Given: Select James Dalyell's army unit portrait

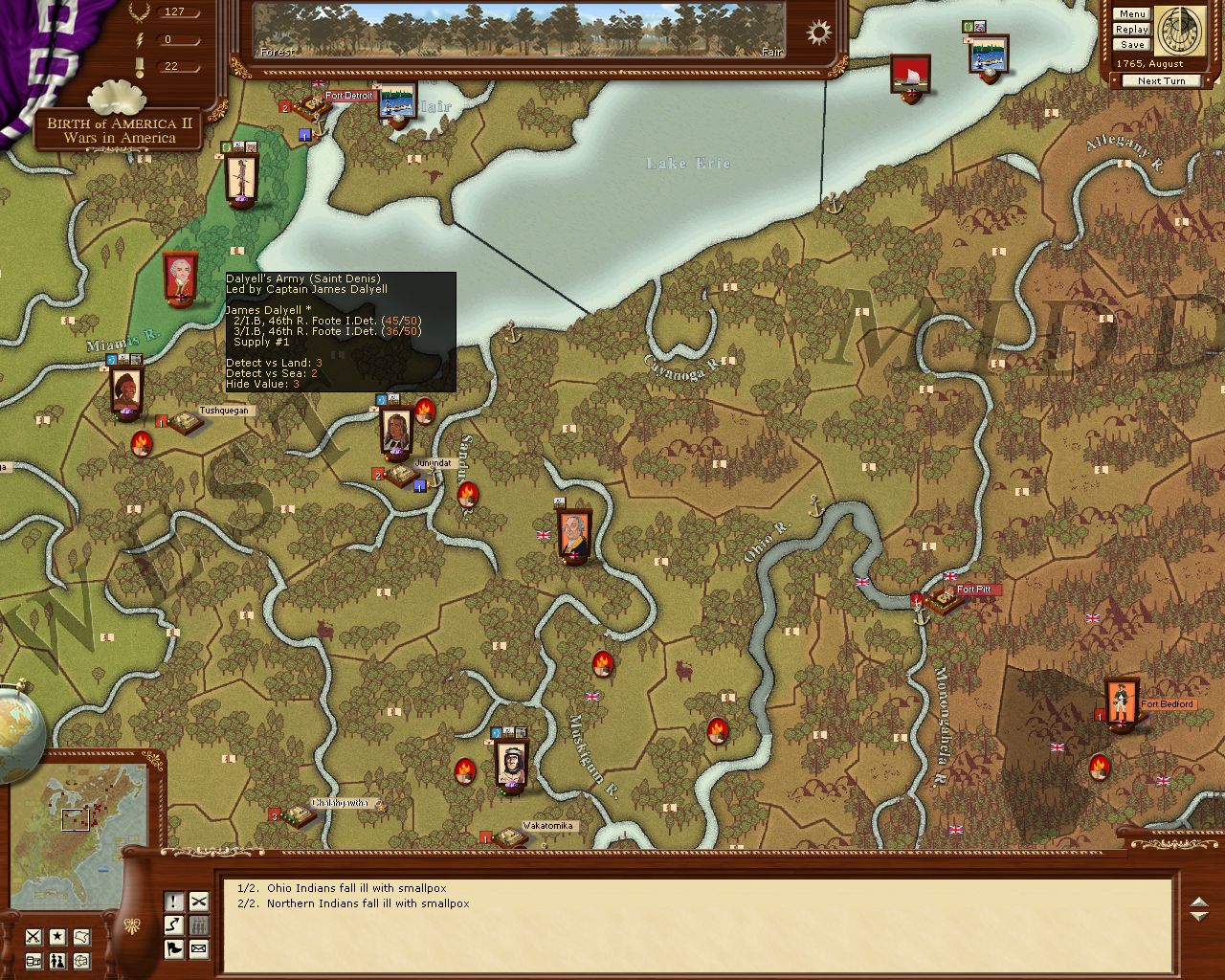Looking at the screenshot, I should point(180,278).
